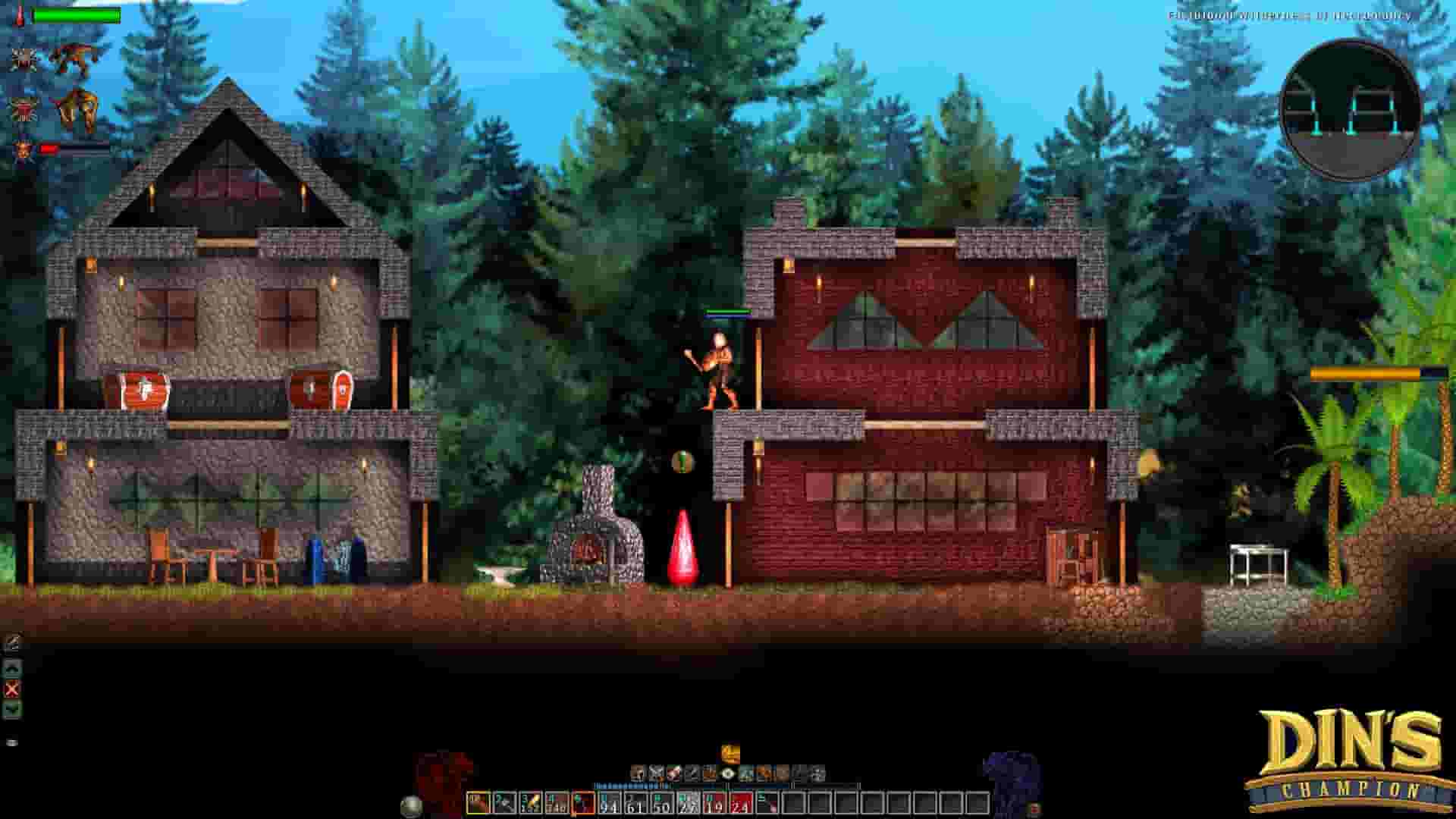Click the green health bar at top left

[76, 14]
